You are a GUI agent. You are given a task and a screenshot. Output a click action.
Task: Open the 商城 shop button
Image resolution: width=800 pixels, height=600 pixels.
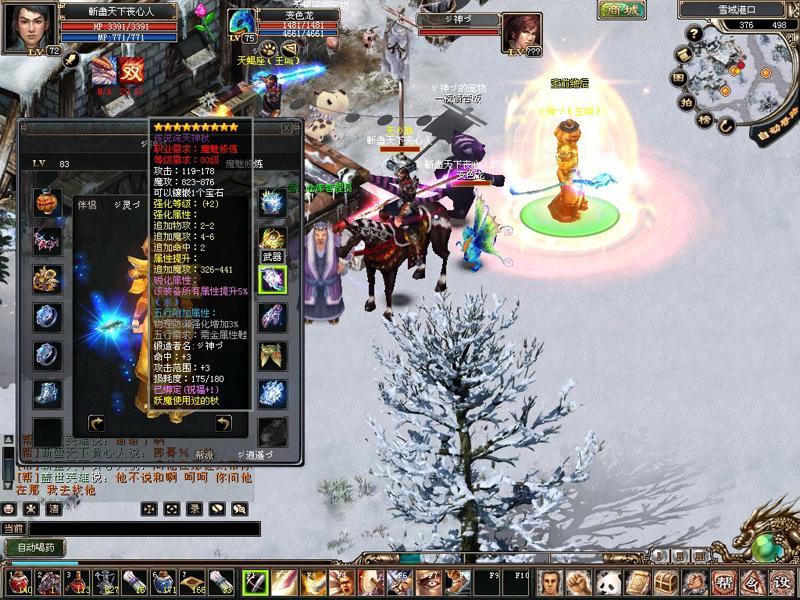tap(622, 10)
